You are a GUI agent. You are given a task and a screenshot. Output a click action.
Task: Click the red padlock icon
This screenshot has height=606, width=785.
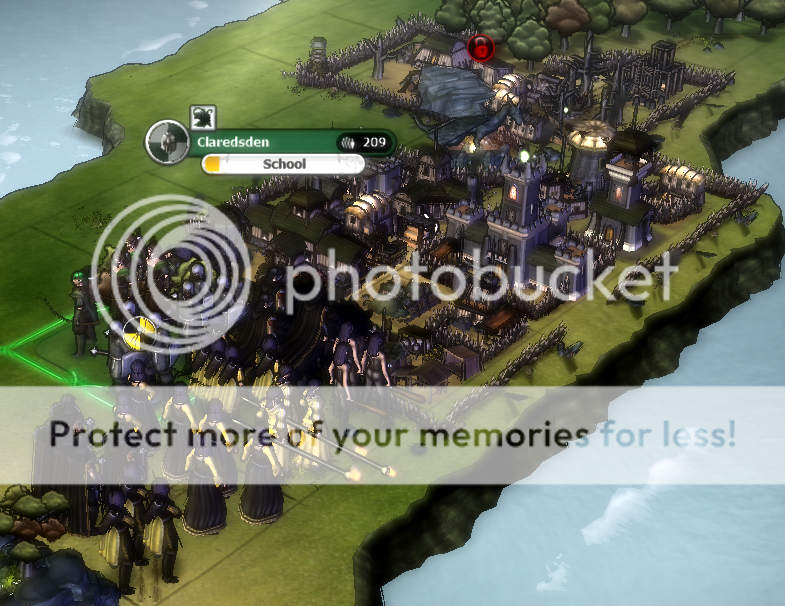coord(482,46)
